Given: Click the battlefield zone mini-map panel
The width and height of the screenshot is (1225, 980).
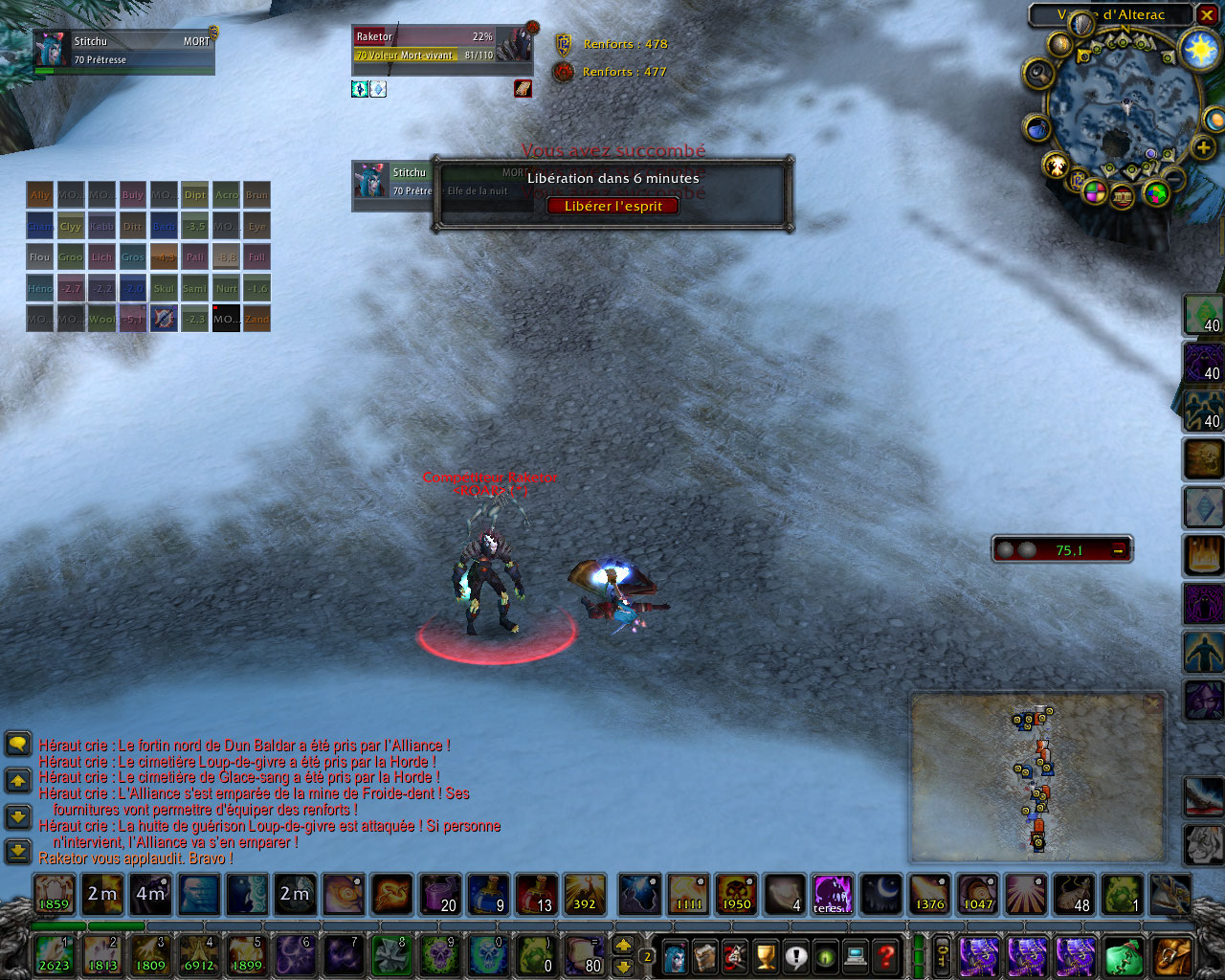Looking at the screenshot, I should [x=1037, y=777].
